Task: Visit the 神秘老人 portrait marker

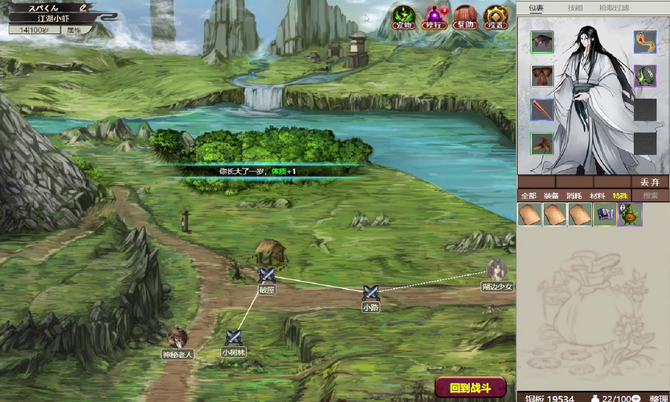Action: tap(178, 338)
